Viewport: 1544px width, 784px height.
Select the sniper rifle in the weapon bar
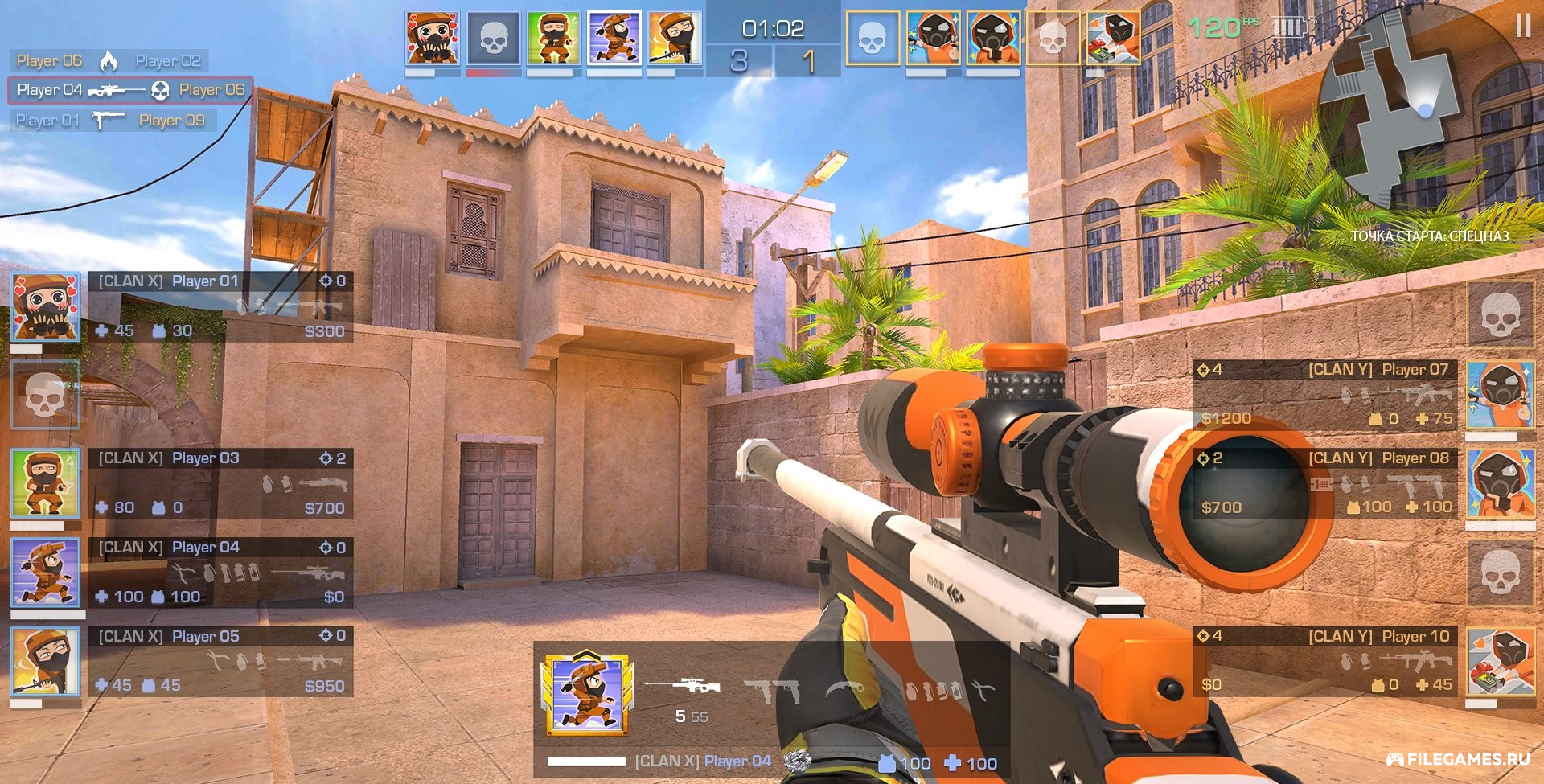point(682,686)
